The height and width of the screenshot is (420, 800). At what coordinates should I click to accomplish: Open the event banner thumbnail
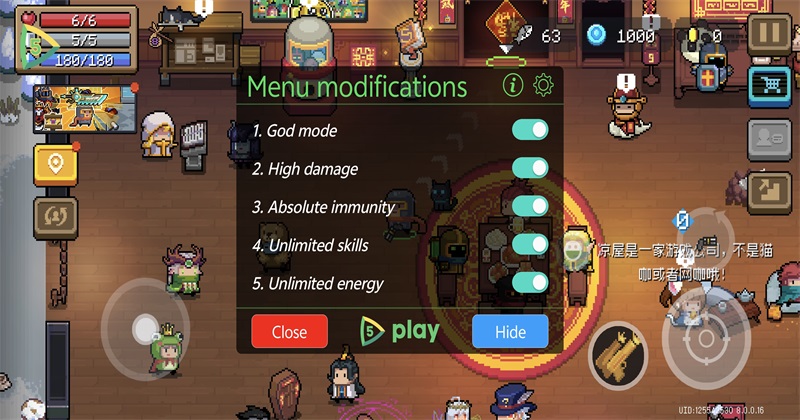tap(84, 108)
